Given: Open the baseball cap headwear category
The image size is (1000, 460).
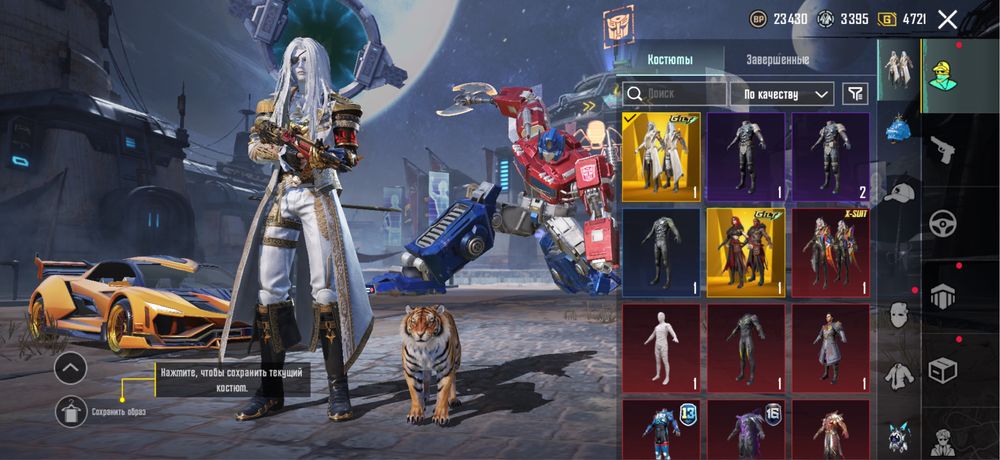Looking at the screenshot, I should tap(899, 190).
